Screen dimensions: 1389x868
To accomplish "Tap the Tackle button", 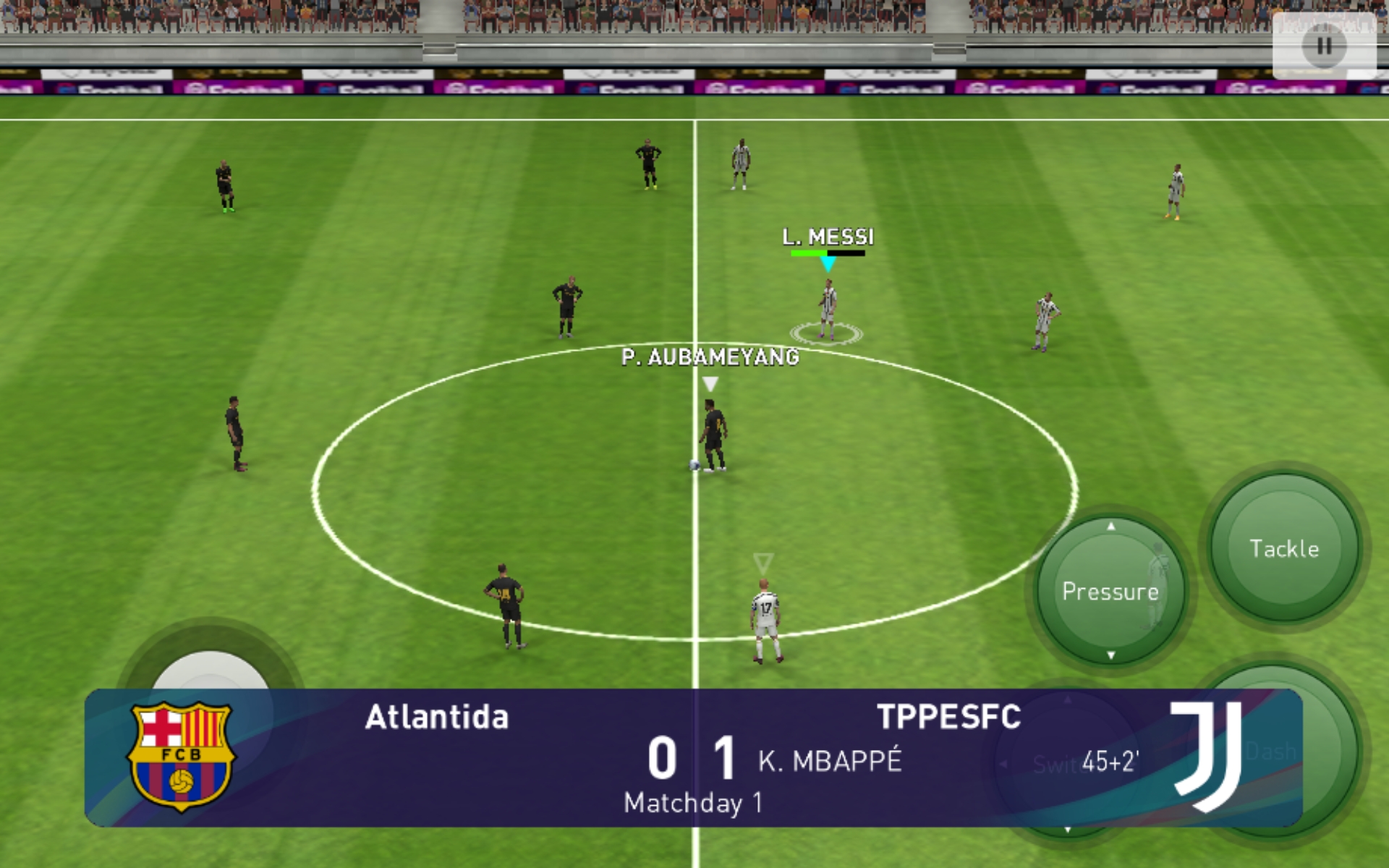I will point(1284,548).
